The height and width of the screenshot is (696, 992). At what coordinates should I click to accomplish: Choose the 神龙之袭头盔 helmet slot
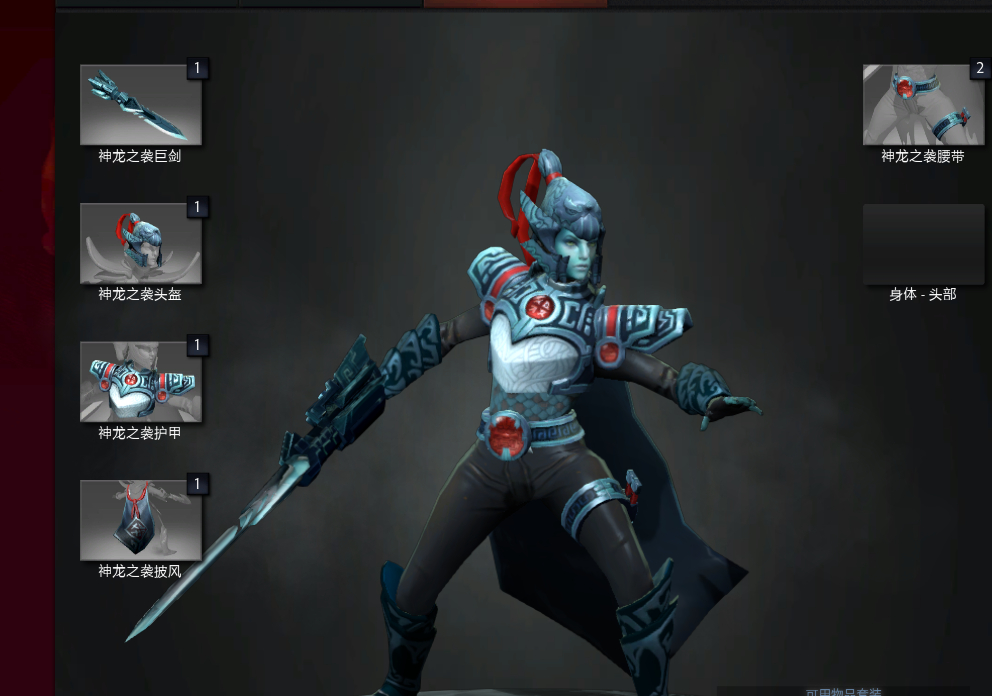pos(140,244)
